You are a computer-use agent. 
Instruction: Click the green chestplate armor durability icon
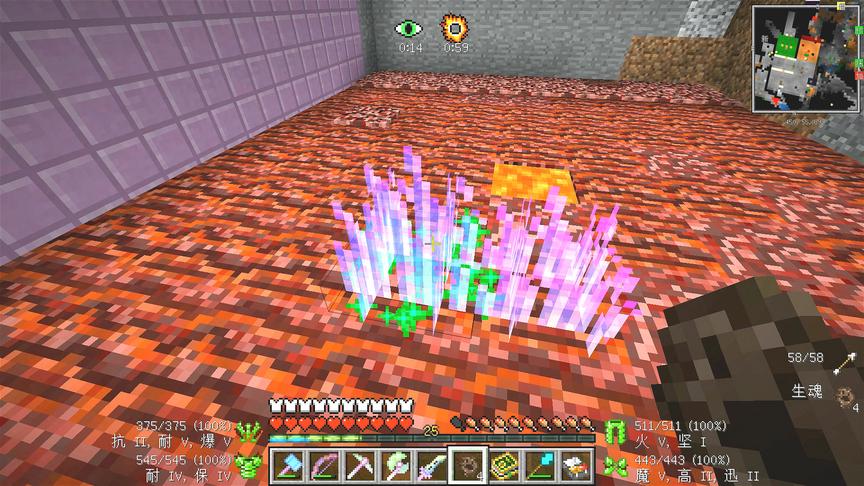click(x=250, y=465)
